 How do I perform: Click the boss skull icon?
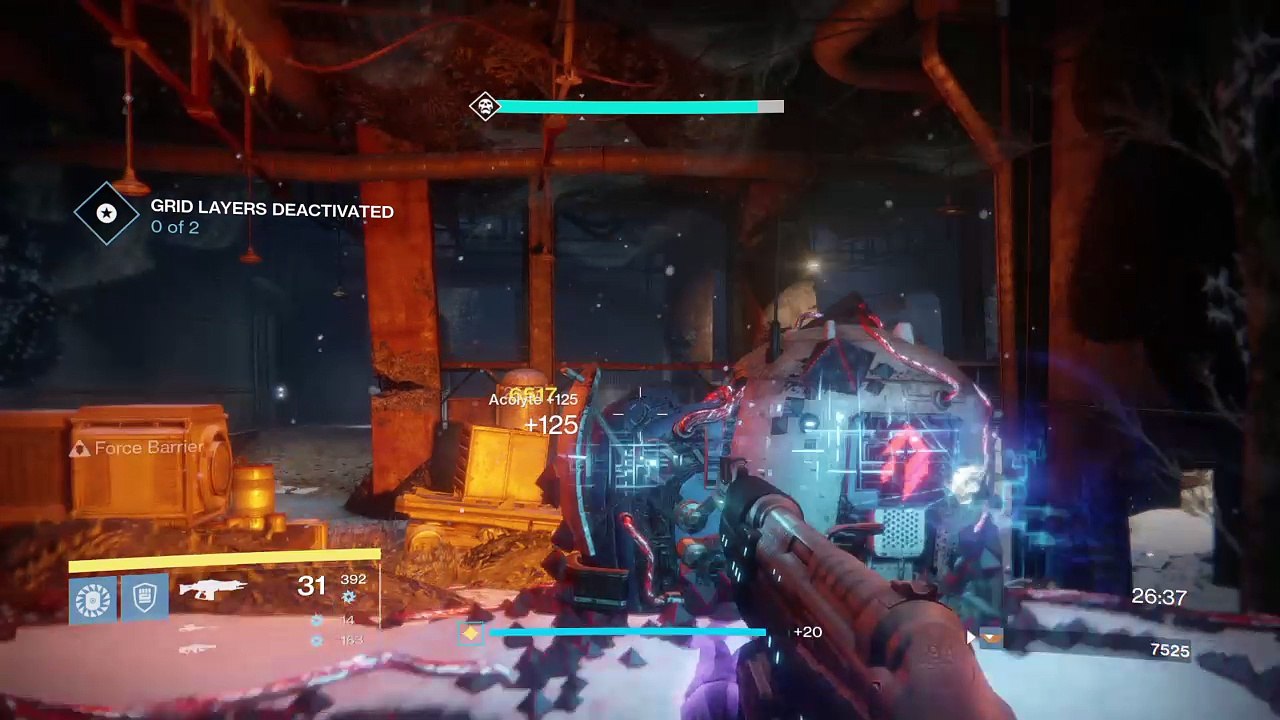(x=485, y=106)
